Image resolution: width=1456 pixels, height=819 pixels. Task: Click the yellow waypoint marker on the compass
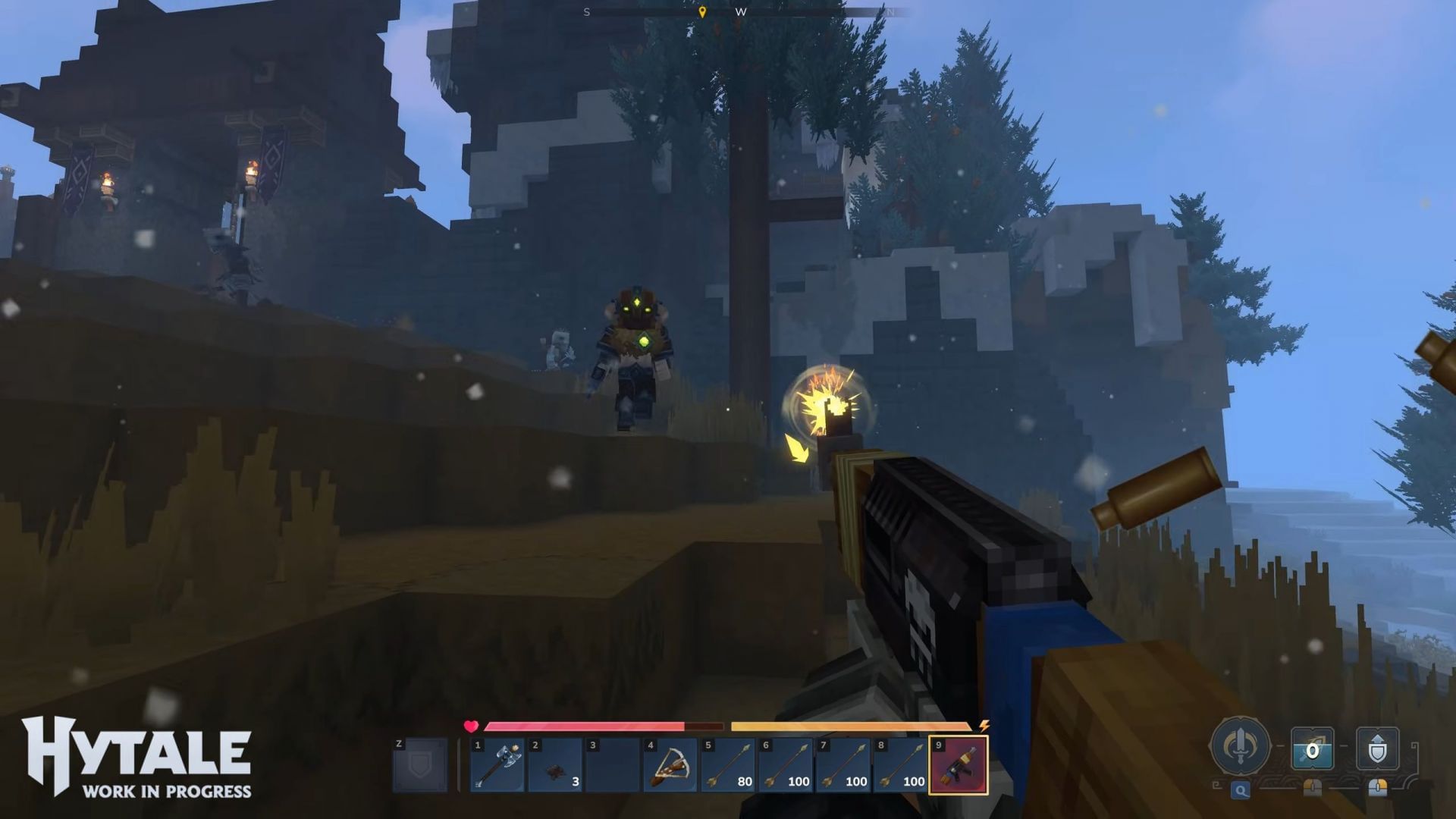pyautogui.click(x=703, y=13)
